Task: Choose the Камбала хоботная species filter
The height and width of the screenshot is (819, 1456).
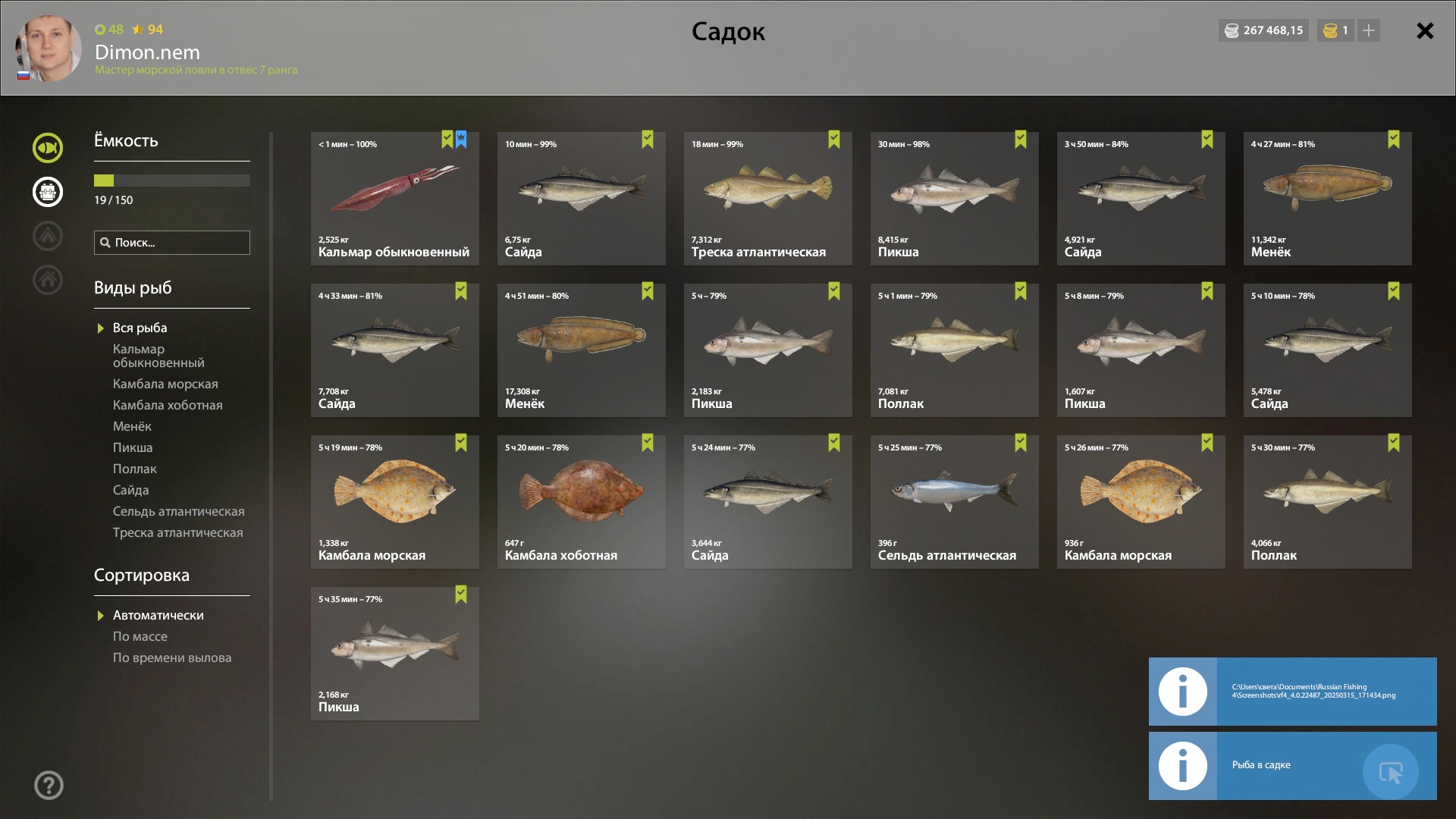Action: (x=168, y=406)
